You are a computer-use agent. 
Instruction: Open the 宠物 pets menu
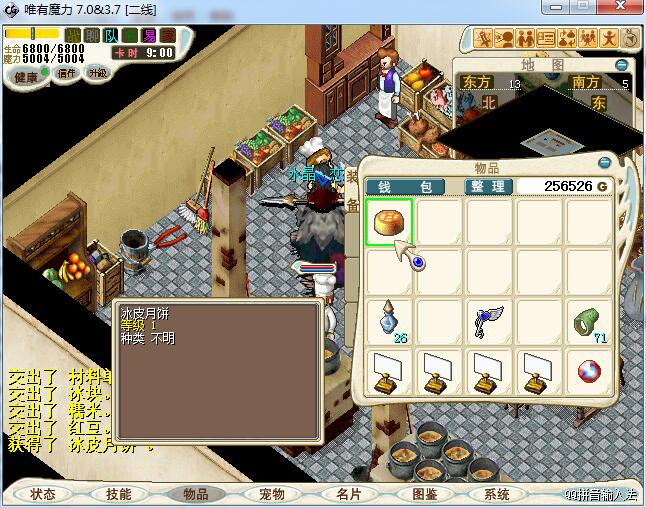(271, 494)
